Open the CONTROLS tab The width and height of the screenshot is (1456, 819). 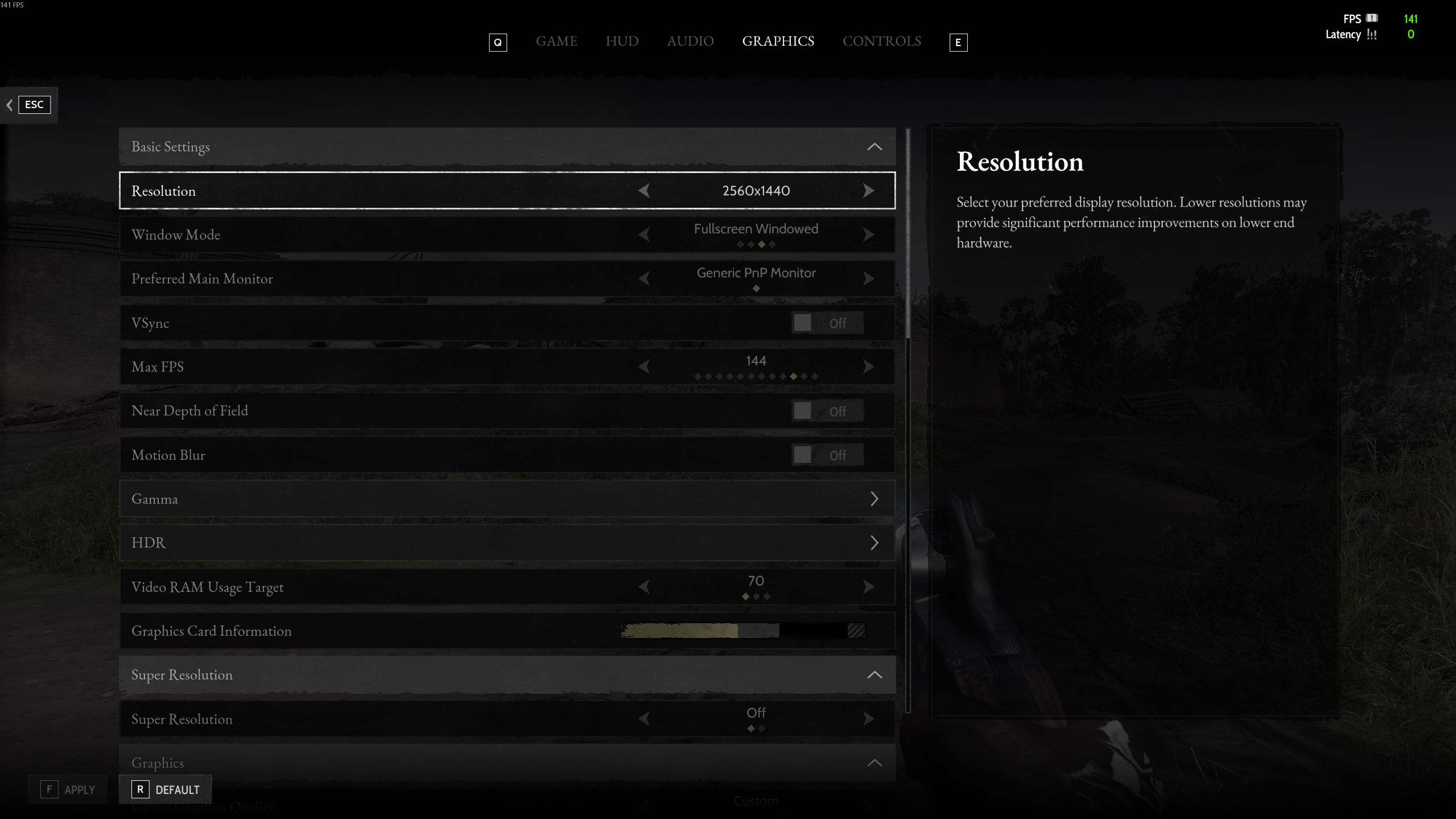[x=881, y=41]
